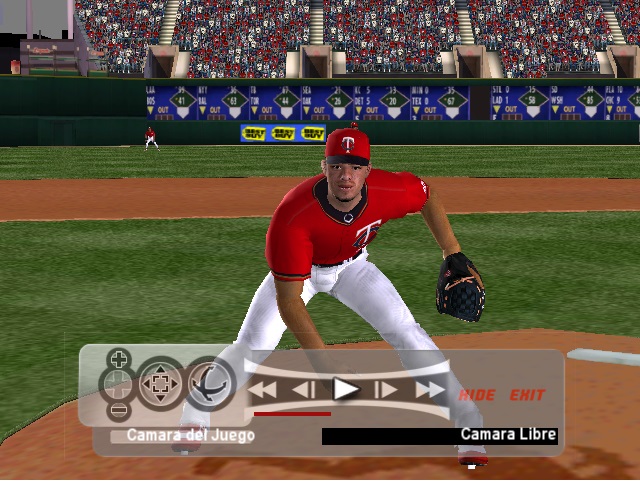The image size is (640, 481).
Task: Choose the Camara Libre option
Action: 508,435
